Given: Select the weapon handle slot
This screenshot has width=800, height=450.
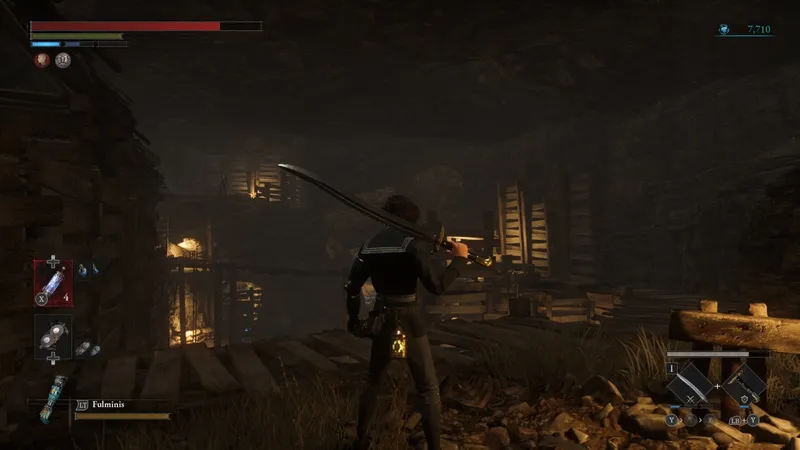Looking at the screenshot, I should coord(745,383).
